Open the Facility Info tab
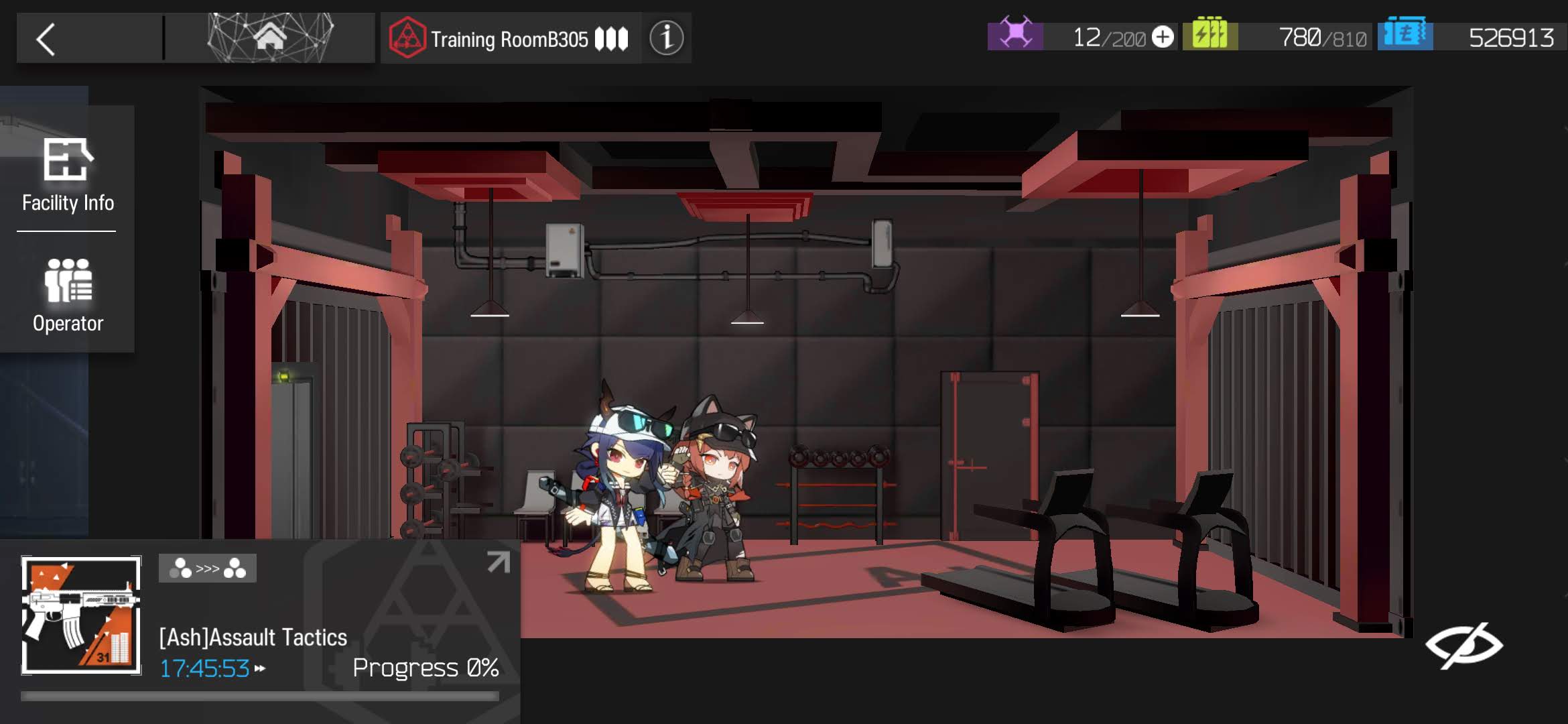Screen dimensions: 1568x724 point(68,174)
